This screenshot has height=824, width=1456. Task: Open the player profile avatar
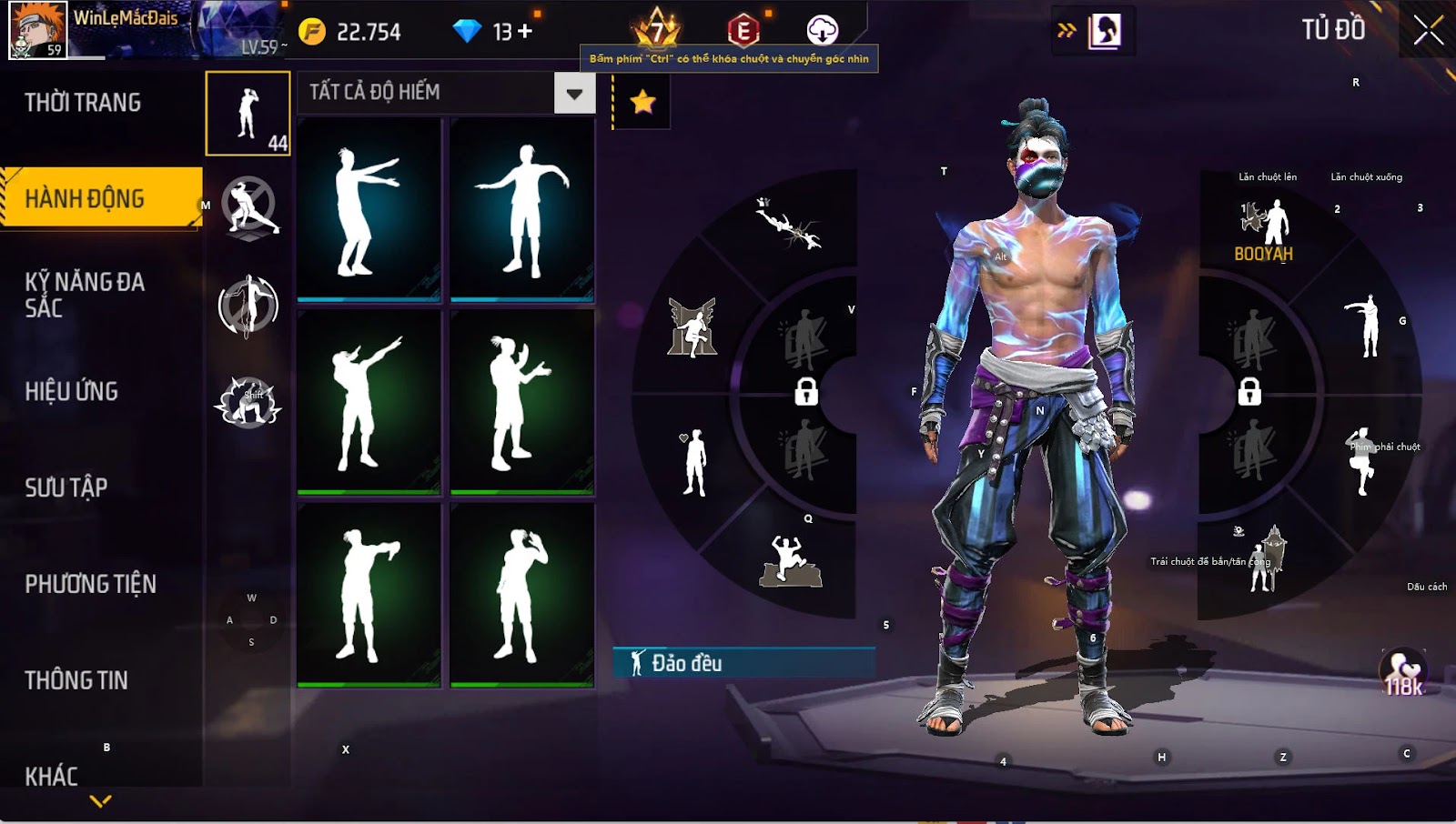pyautogui.click(x=38, y=30)
